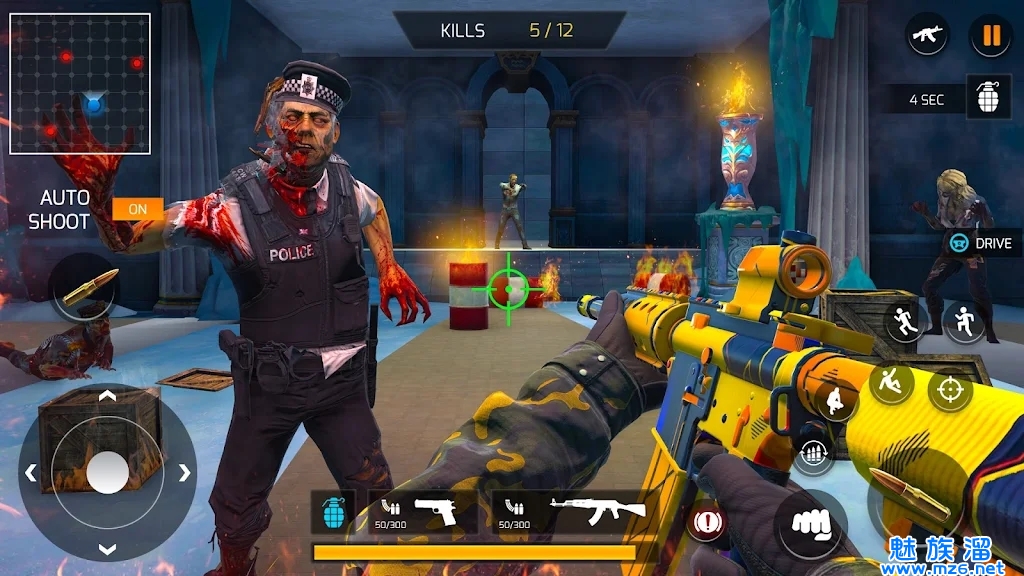Tap the red exclamation alert button
This screenshot has width=1024, height=576.
708,520
